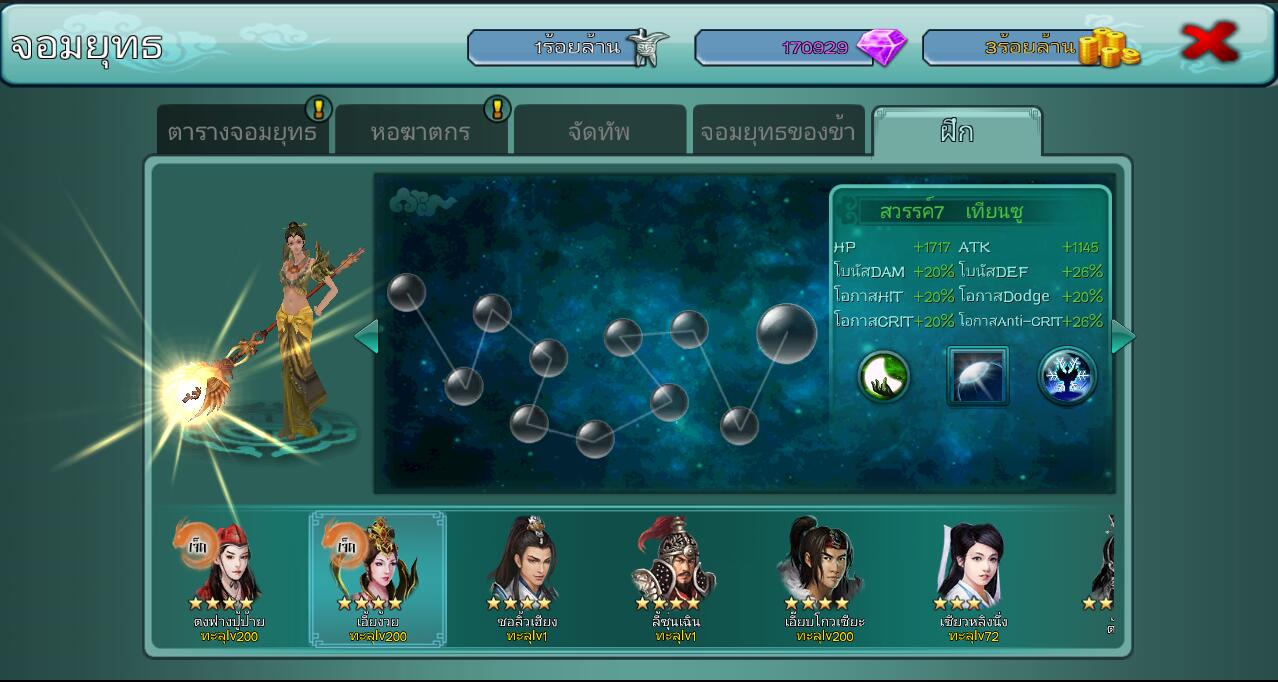Go to previous constellation with left arrow
Screen dimensions: 1278x682
pos(366,336)
